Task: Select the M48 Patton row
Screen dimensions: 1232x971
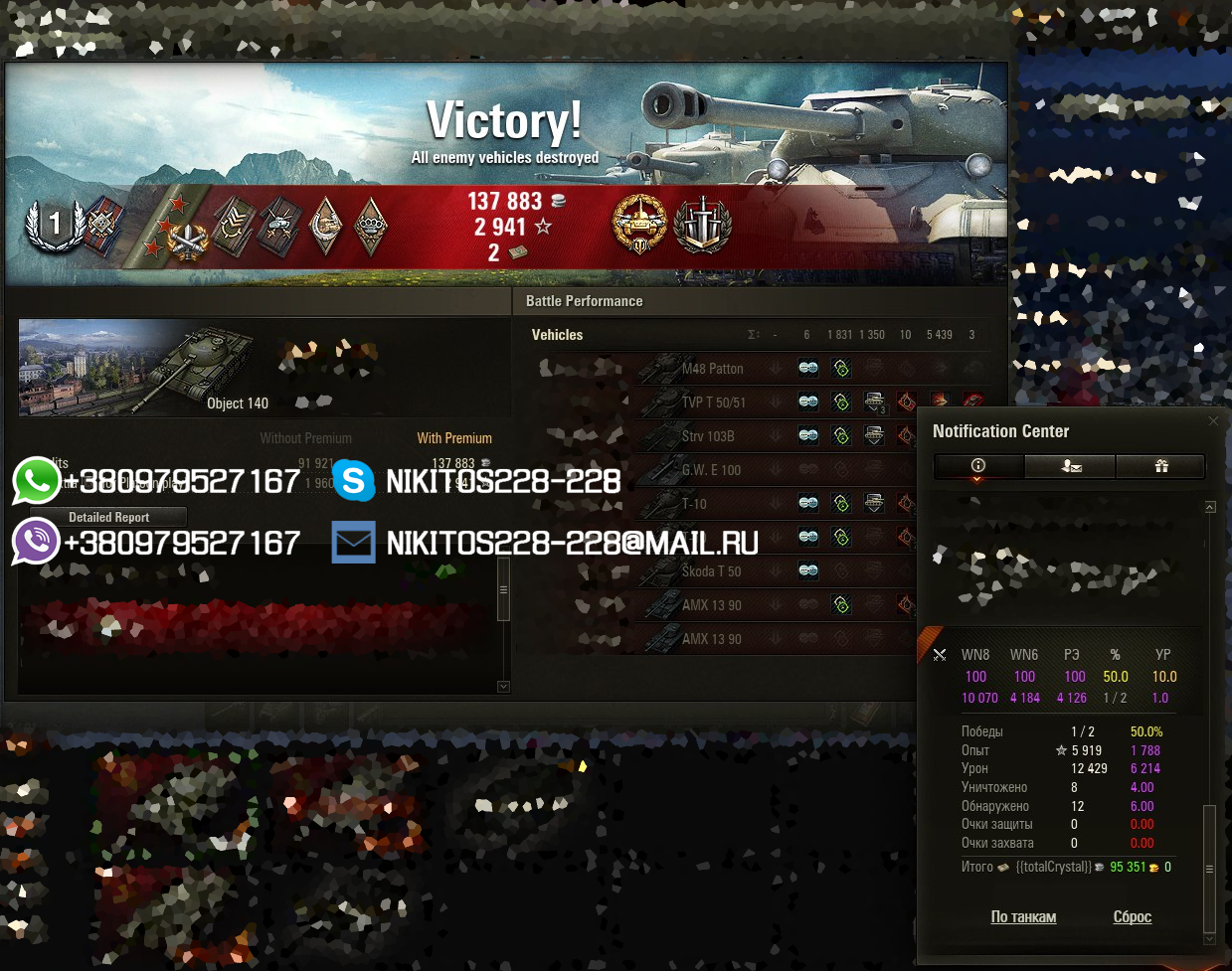Action: [x=712, y=369]
